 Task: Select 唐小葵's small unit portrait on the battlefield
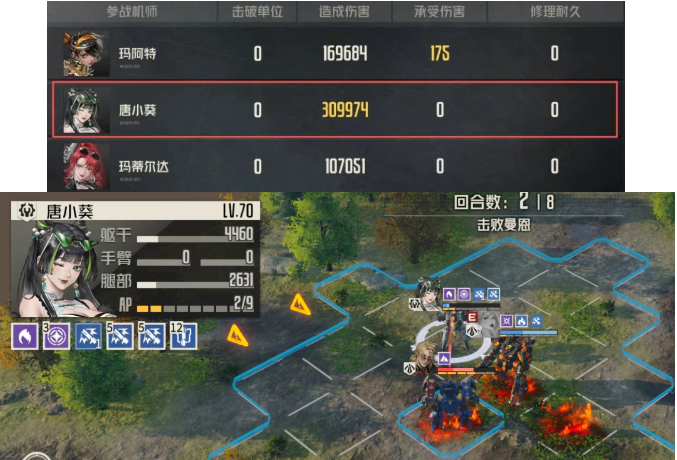pos(432,294)
